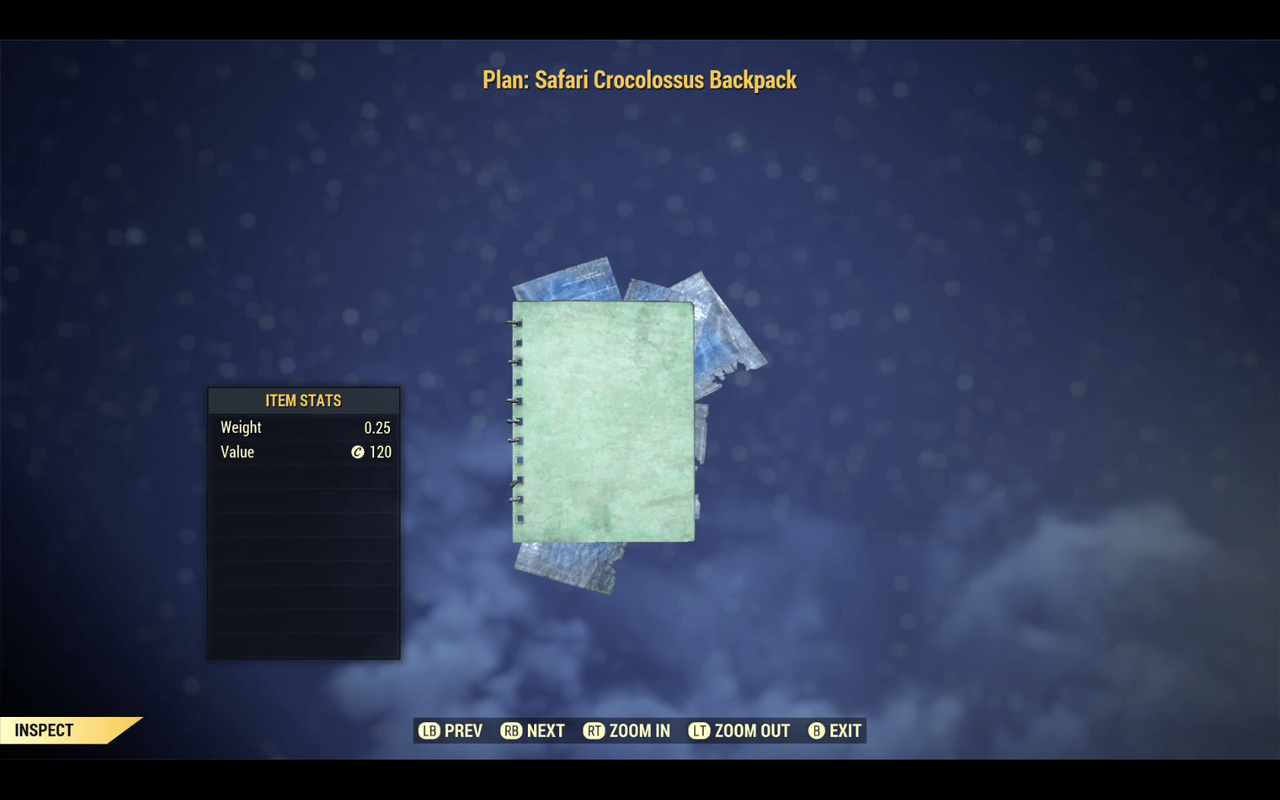
Task: Go to the previous item with PREV
Action: pyautogui.click(x=451, y=731)
